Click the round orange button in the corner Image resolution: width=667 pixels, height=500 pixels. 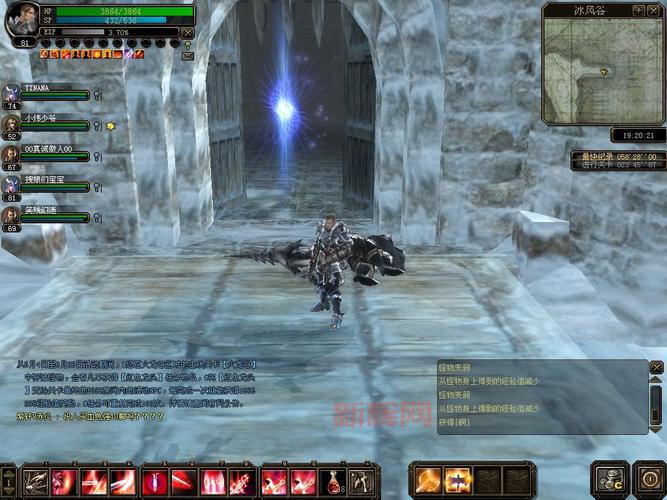pyautogui.click(x=645, y=478)
